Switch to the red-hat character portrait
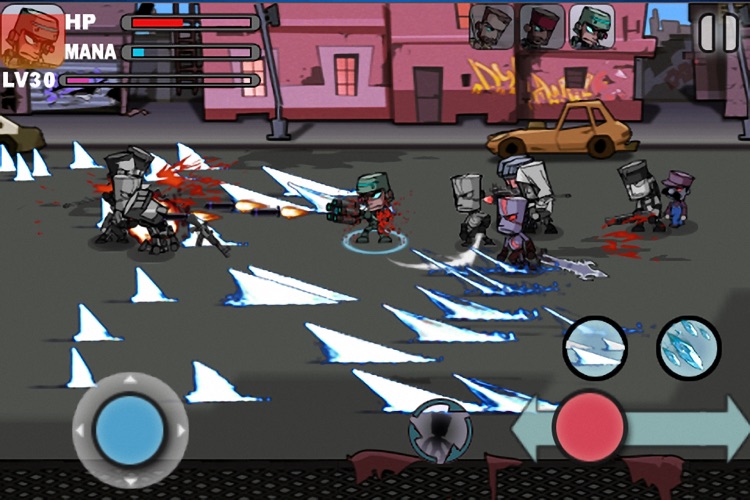The height and width of the screenshot is (500, 750). pyautogui.click(x=541, y=26)
